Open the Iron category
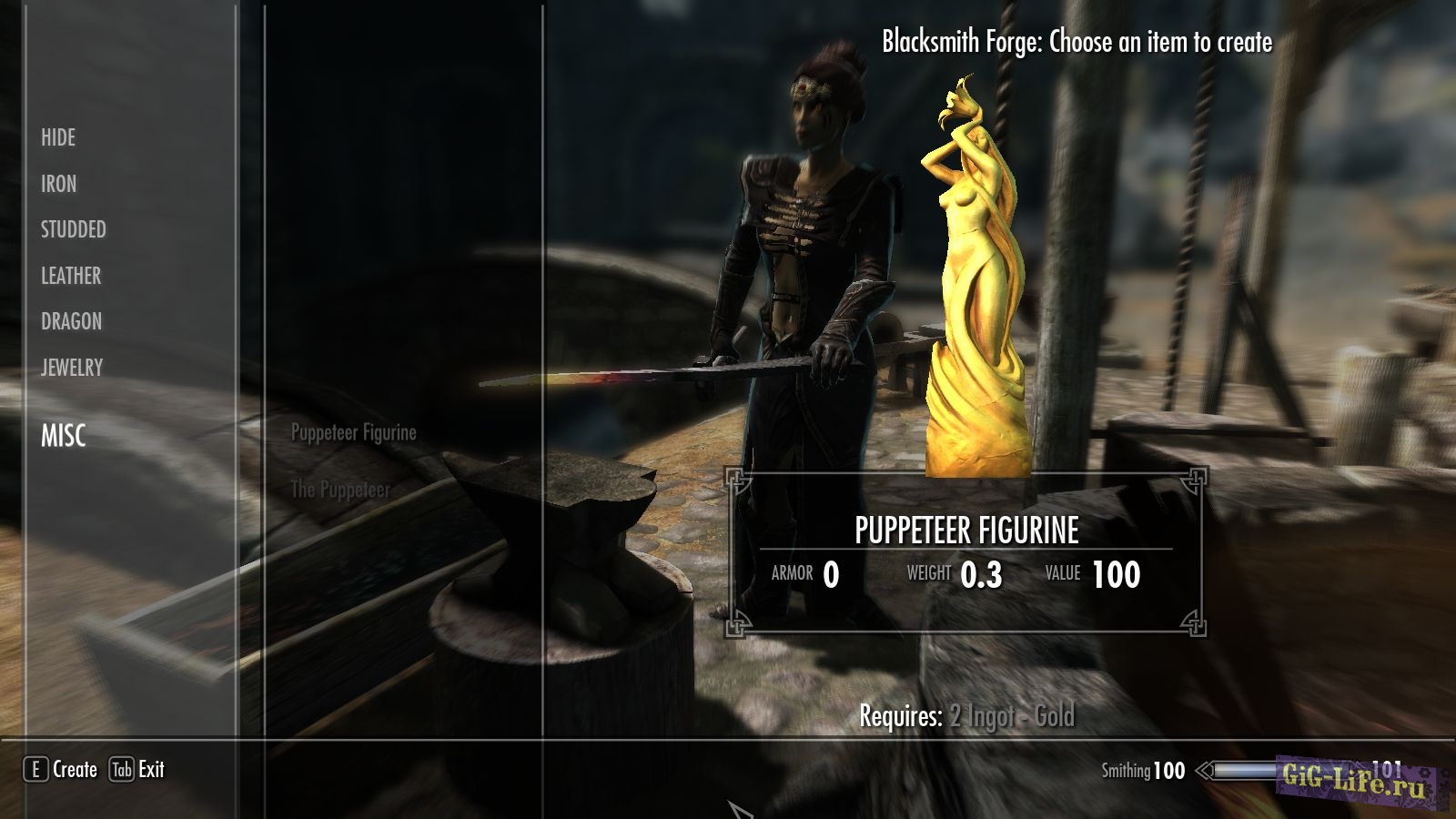This screenshot has width=1456, height=819. (58, 184)
